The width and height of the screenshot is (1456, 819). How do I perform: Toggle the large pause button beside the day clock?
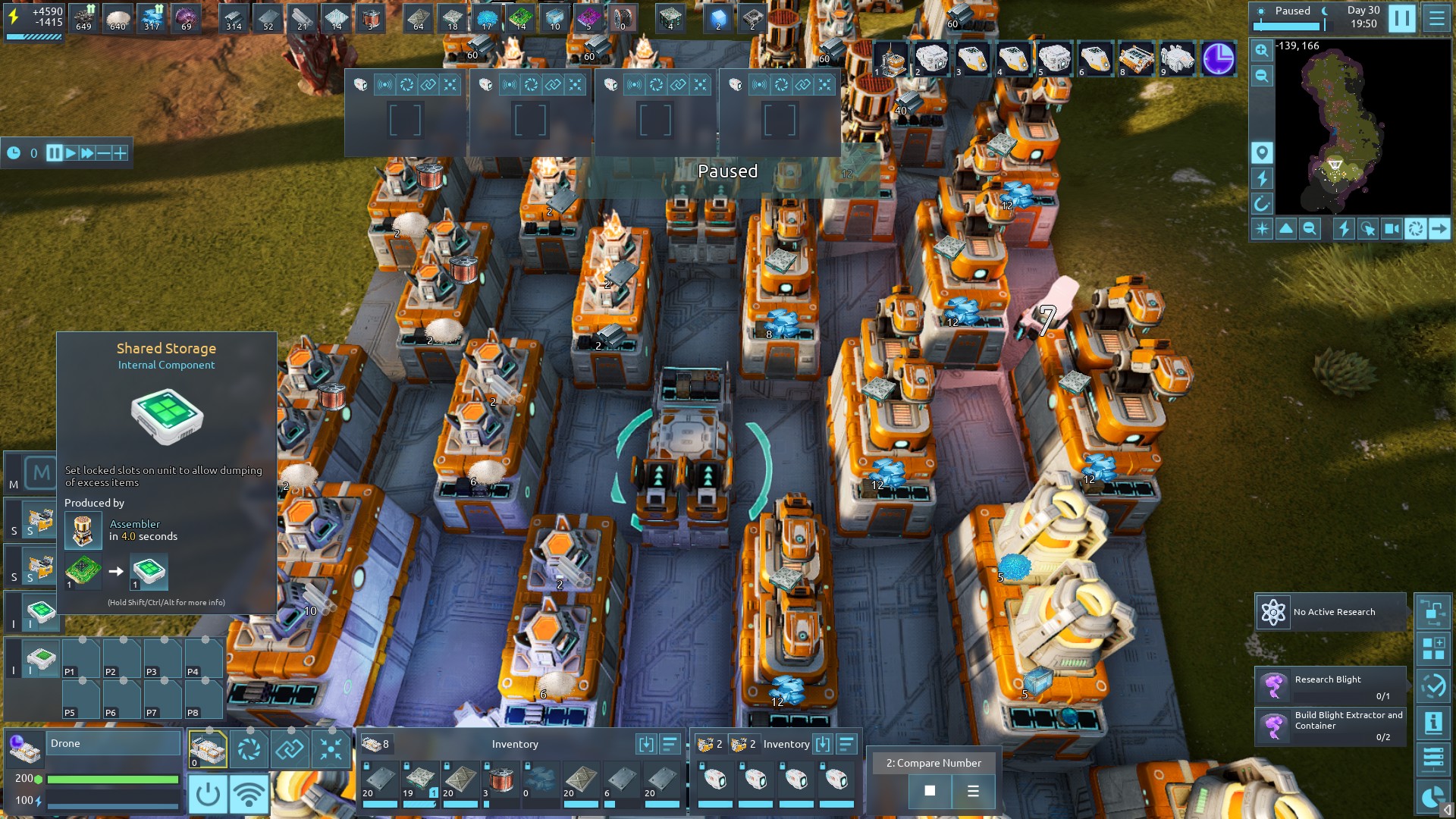1401,18
